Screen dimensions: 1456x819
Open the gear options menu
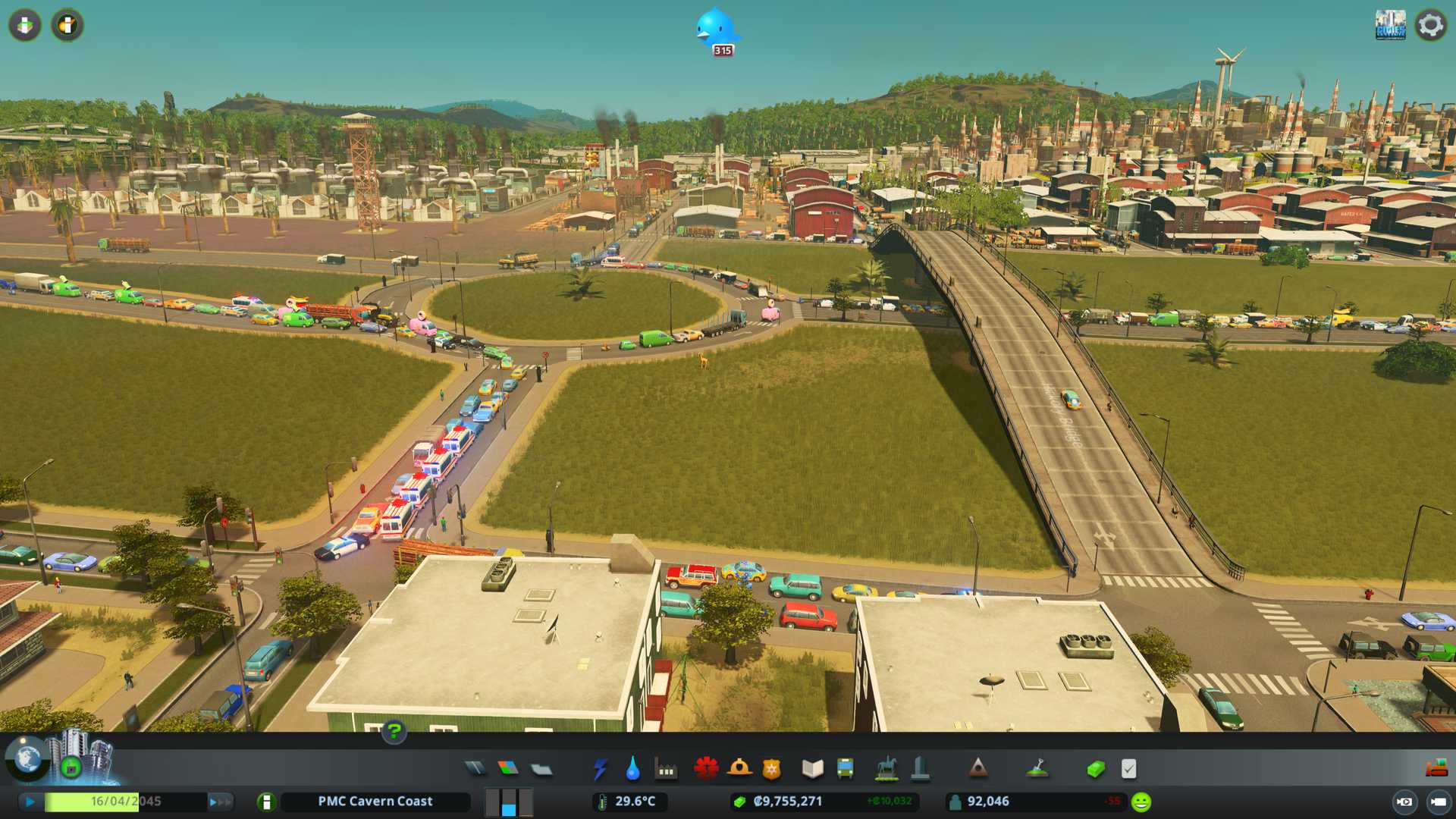tap(1430, 25)
